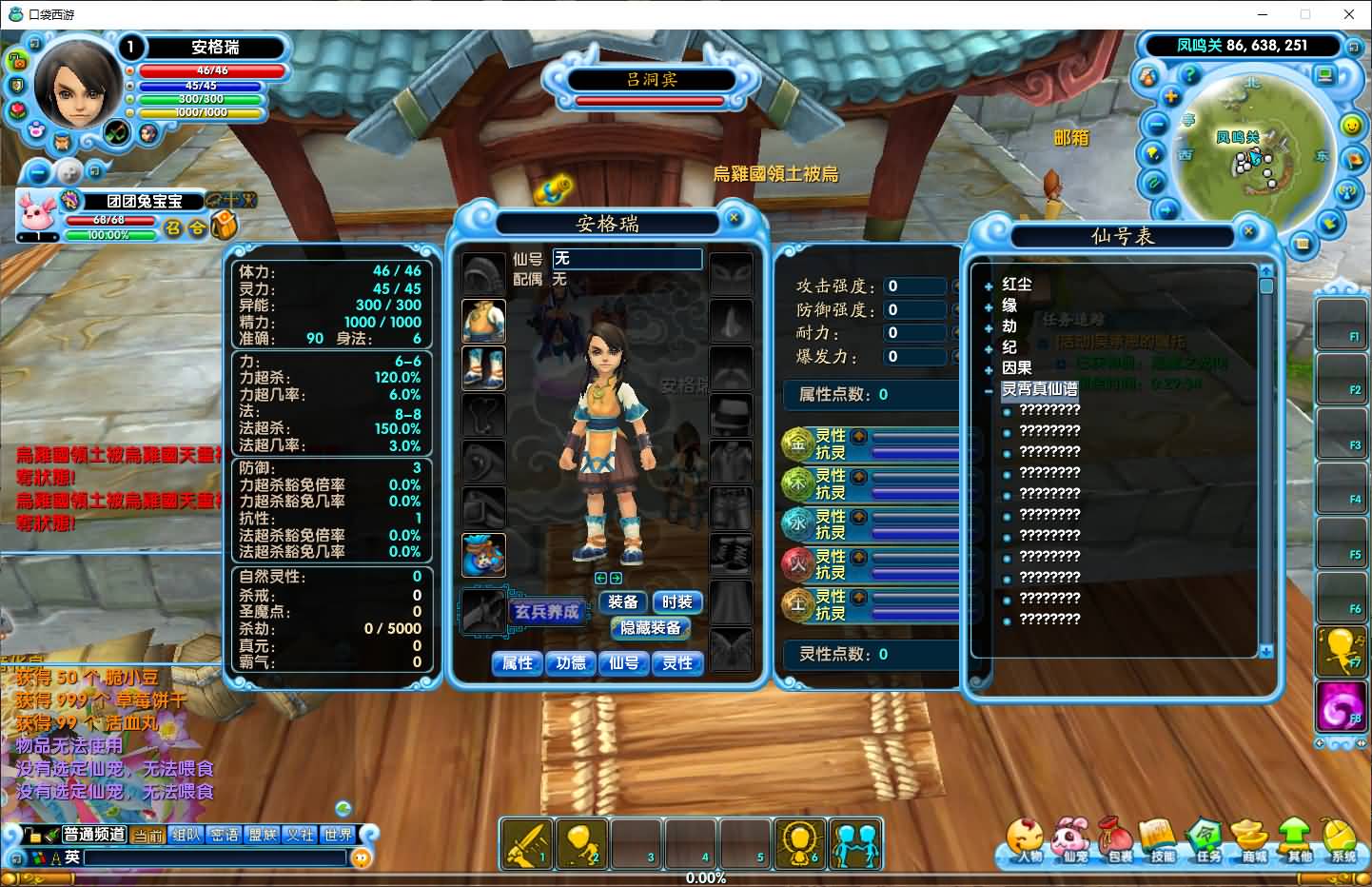This screenshot has width=1372, height=887.
Task: Switch to the 功德 merit tab
Action: (571, 663)
